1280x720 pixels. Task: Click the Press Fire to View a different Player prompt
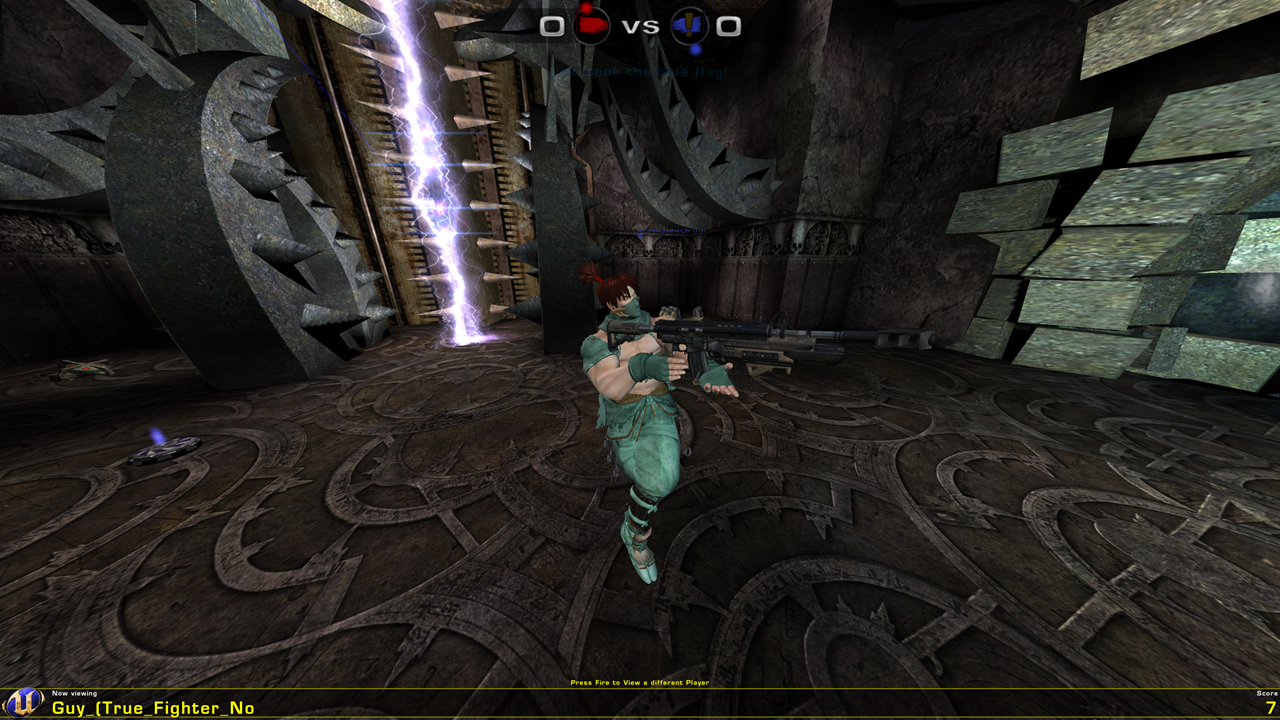pyautogui.click(x=639, y=682)
